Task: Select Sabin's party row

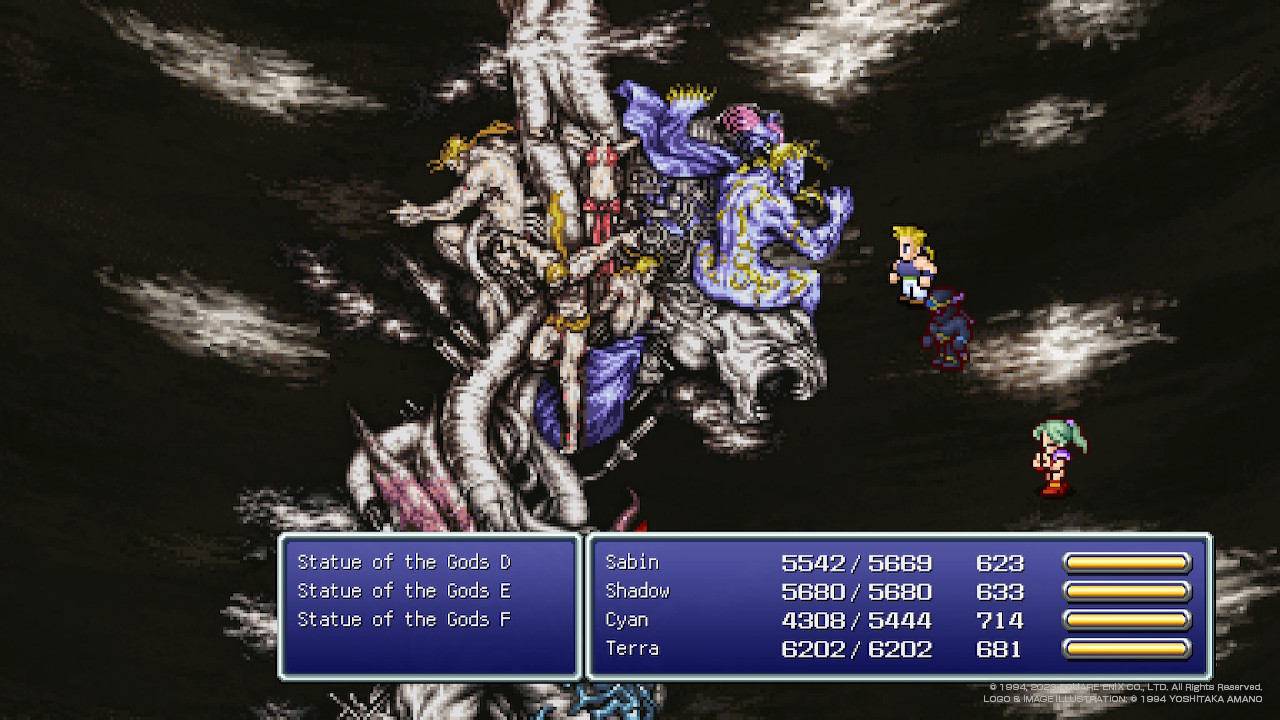Action: coord(632,563)
